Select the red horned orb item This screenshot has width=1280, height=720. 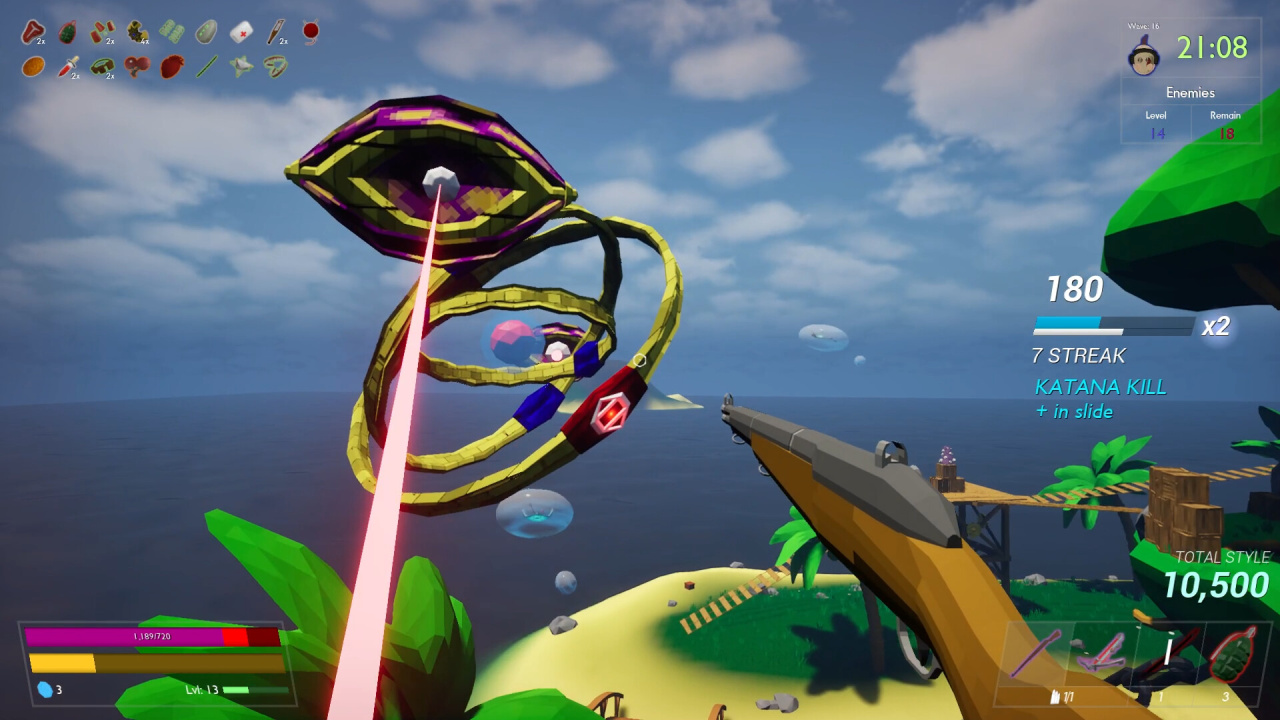click(x=311, y=31)
